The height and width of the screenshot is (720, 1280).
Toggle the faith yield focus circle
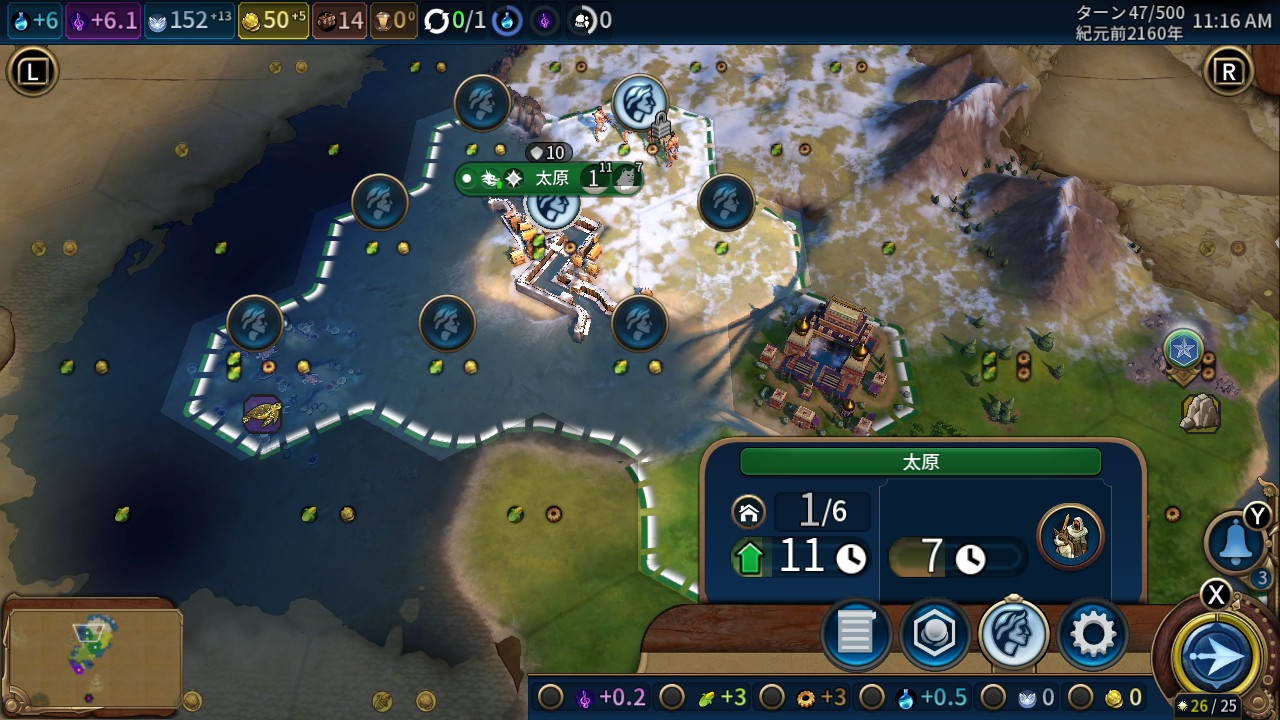pyautogui.click(x=992, y=697)
